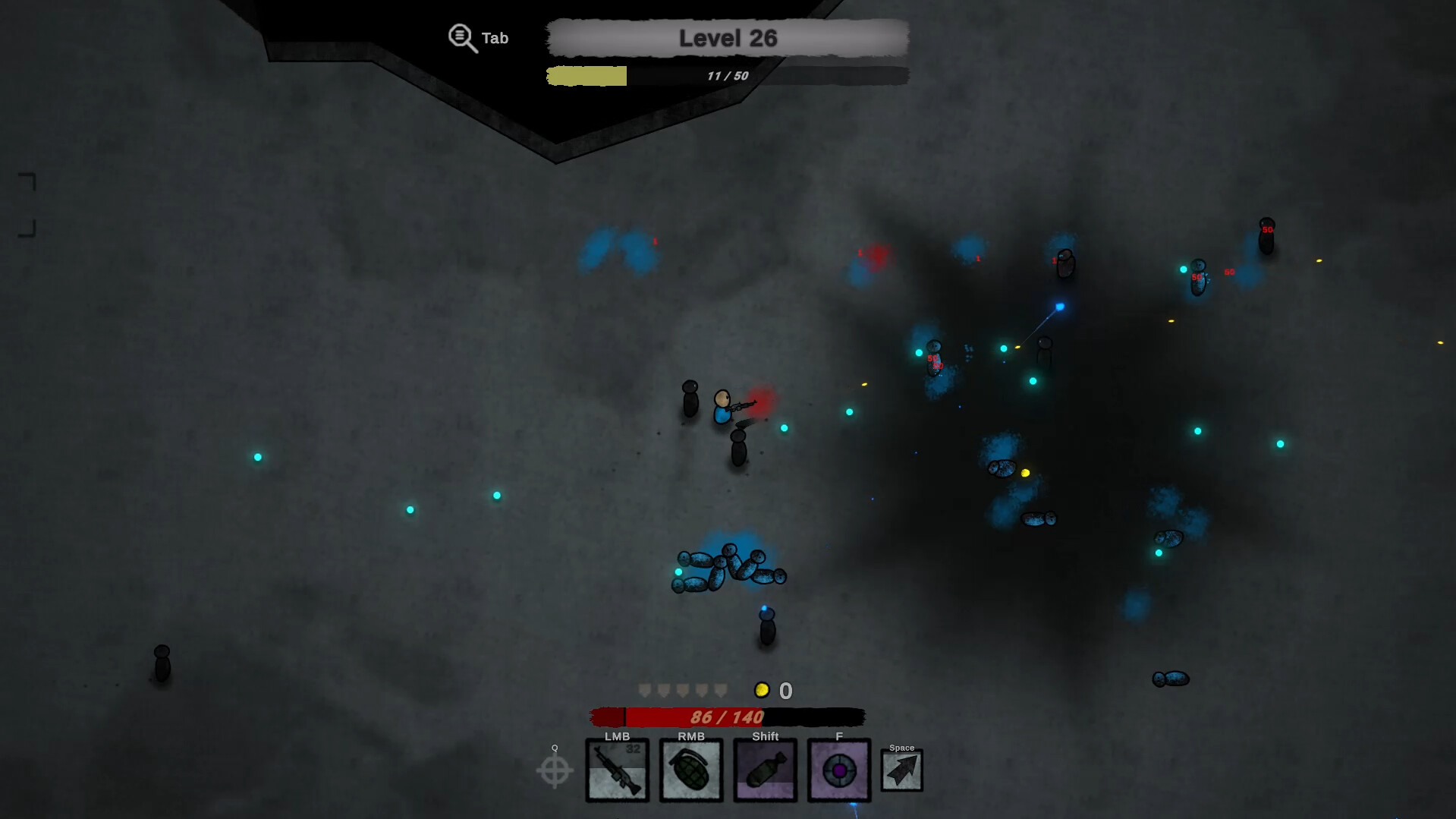Select the Q crosshair reticle icon
Image resolution: width=1456 pixels, height=819 pixels.
tap(555, 770)
